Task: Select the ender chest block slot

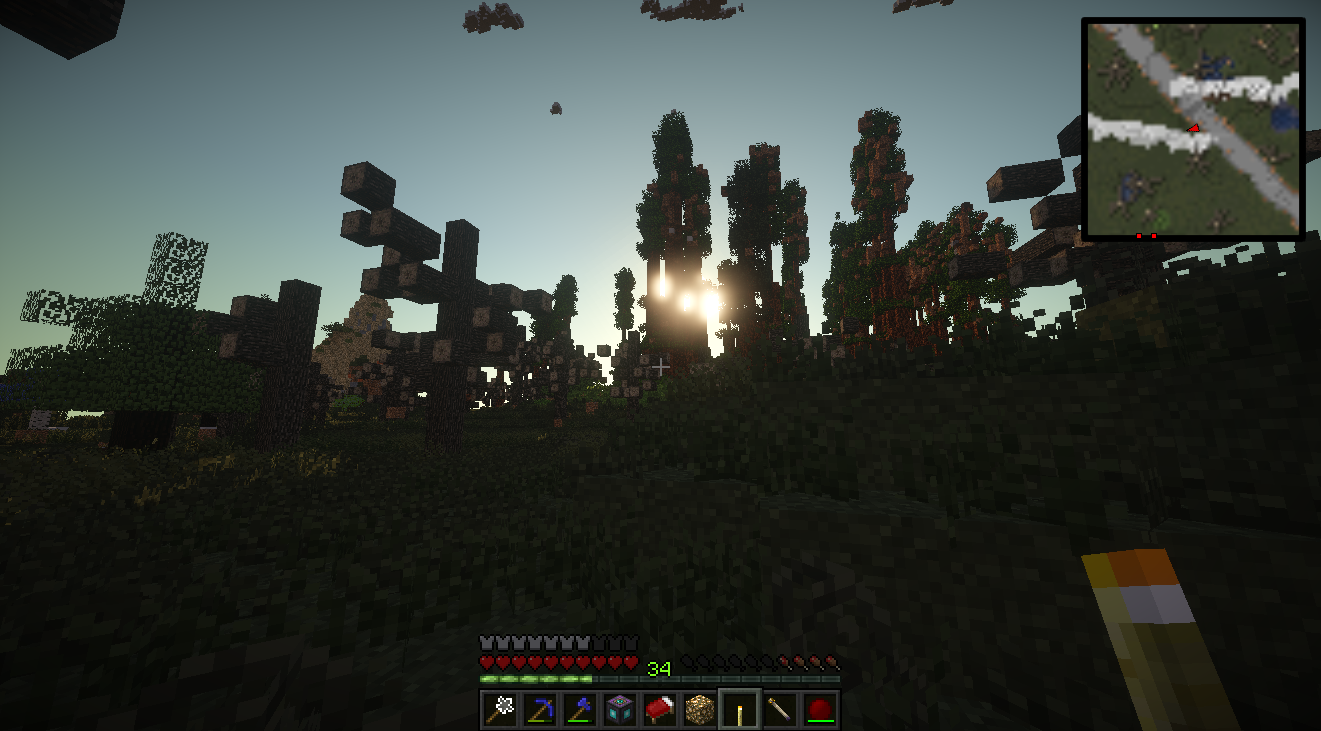Action: (x=620, y=710)
